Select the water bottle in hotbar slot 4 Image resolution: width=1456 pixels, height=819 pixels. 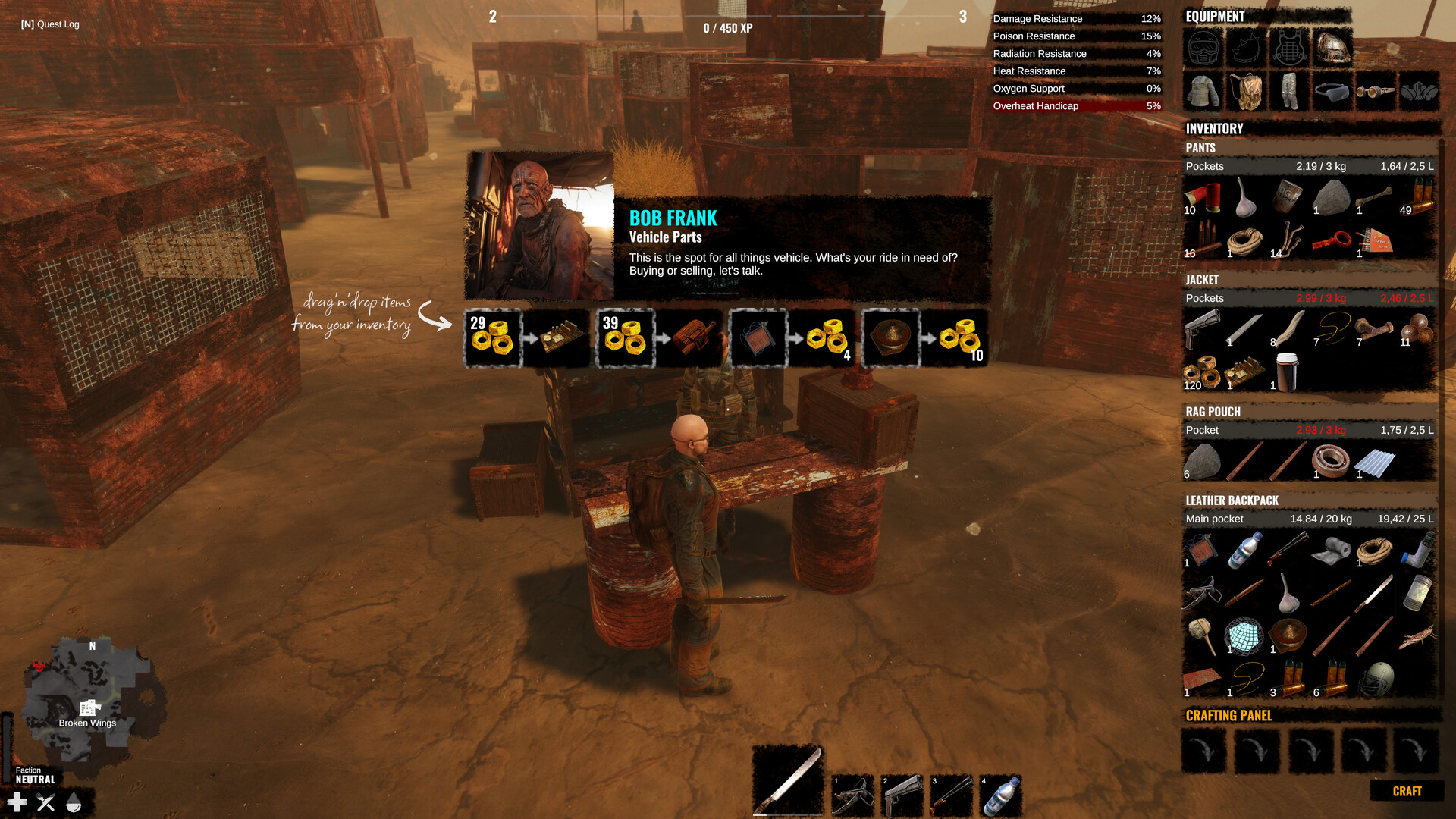(x=1001, y=795)
